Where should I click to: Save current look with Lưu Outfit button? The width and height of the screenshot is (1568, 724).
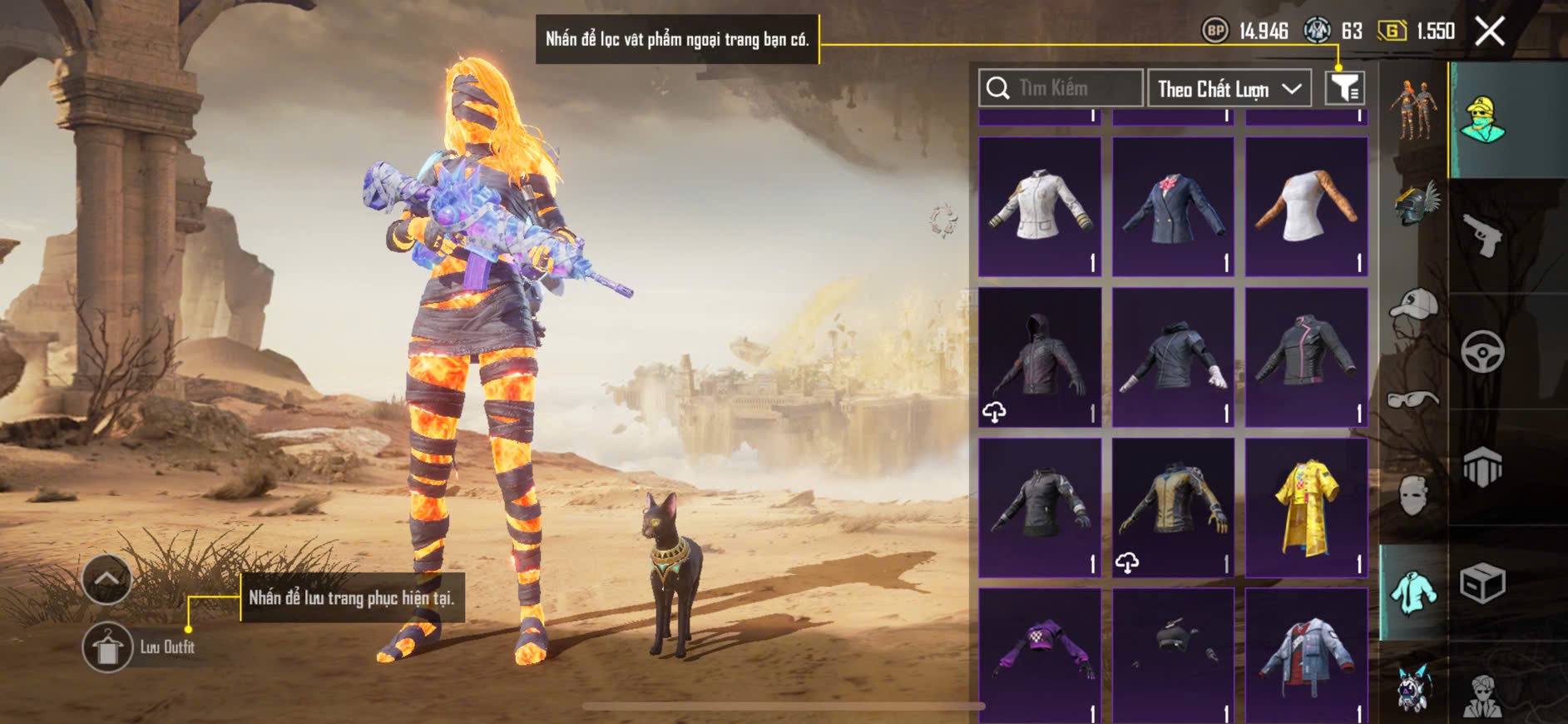click(107, 647)
